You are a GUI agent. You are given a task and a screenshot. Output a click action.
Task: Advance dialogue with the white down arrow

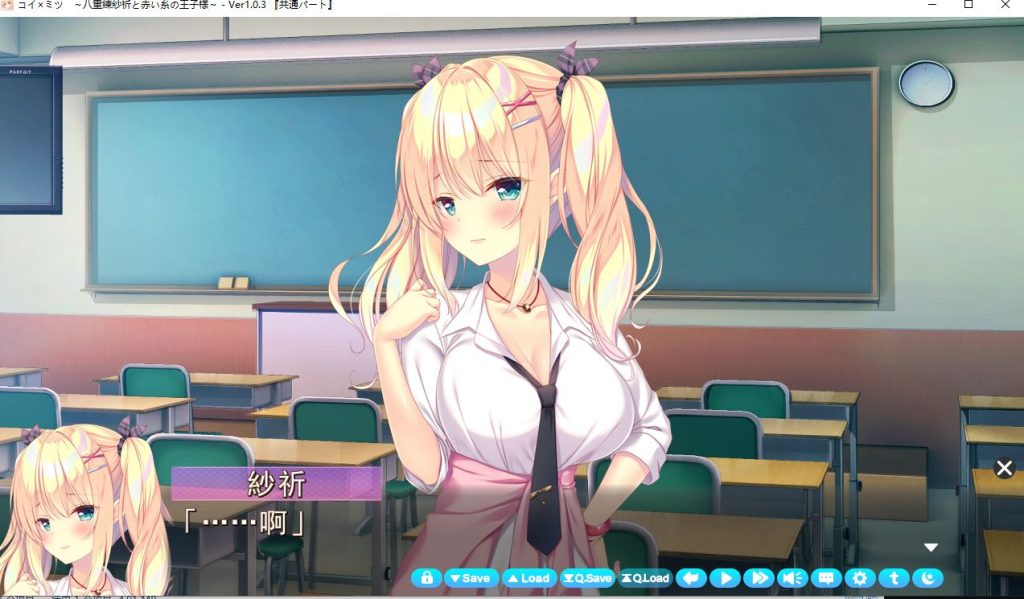931,547
